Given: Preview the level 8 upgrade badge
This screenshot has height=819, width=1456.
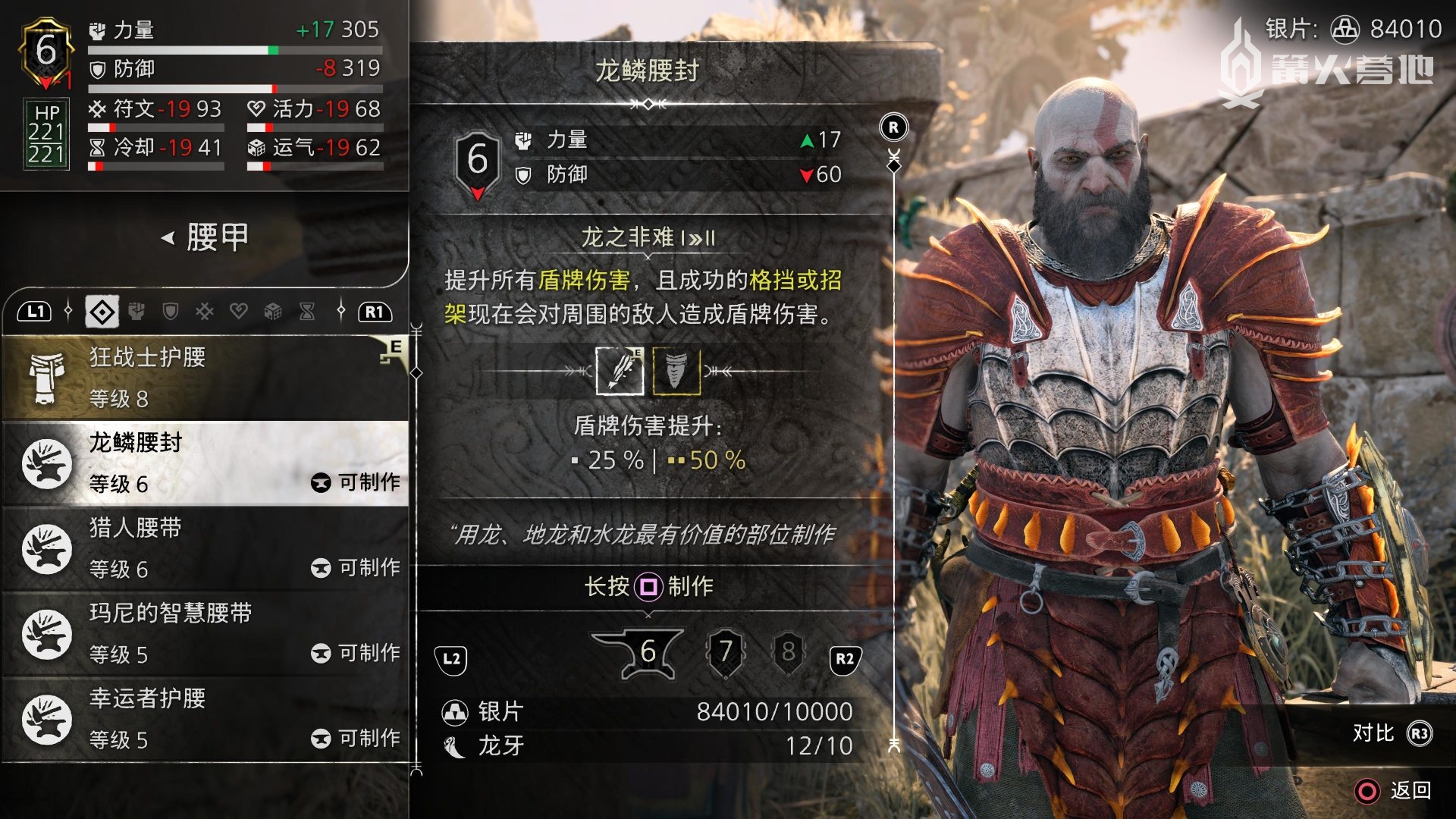Looking at the screenshot, I should coord(789,651).
